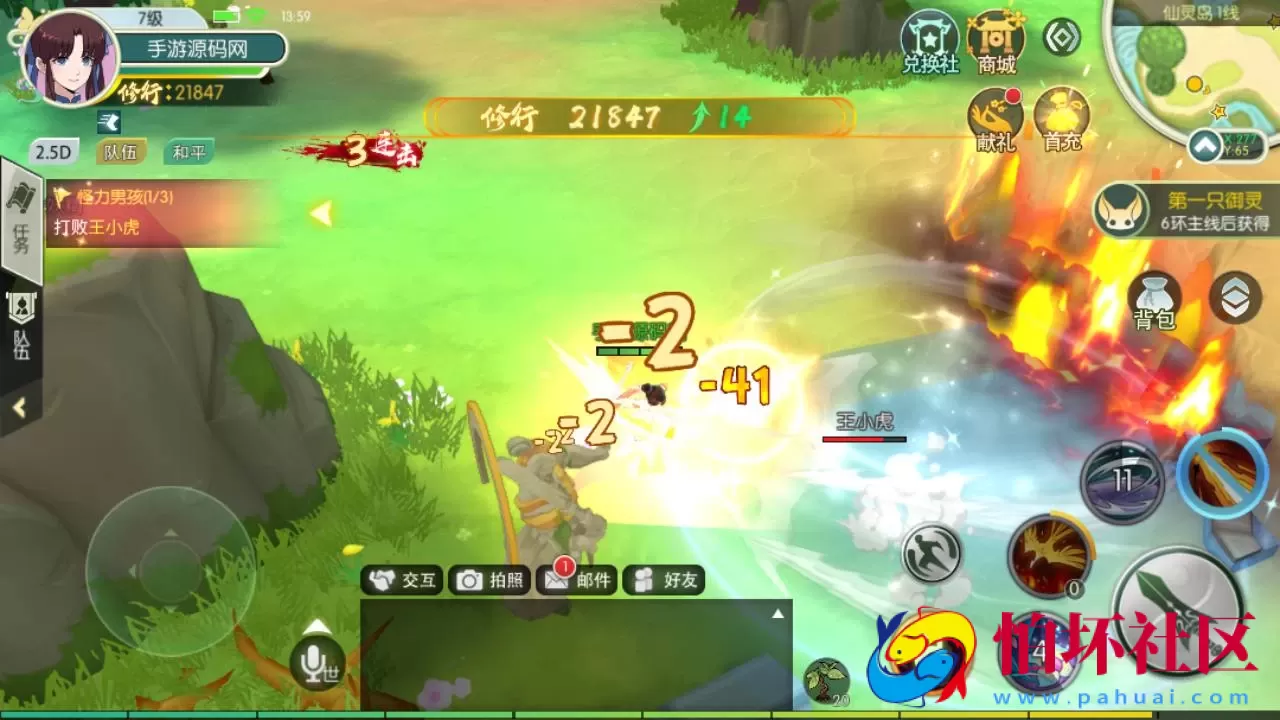
Task: Activate the world voice microphone button
Action: pos(317,661)
